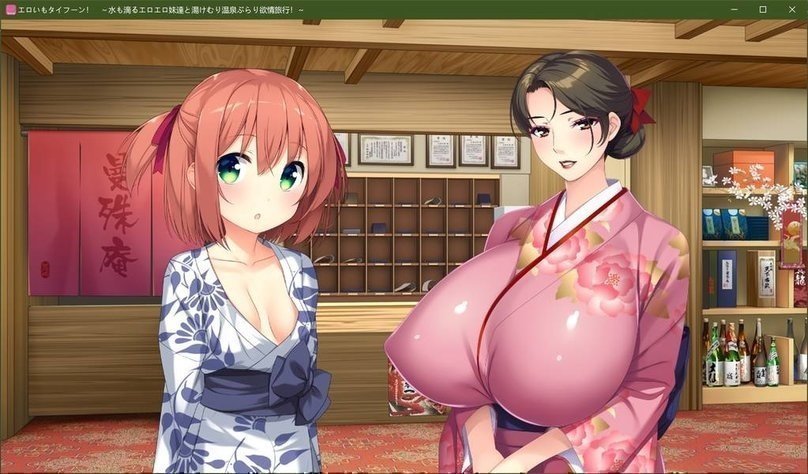The width and height of the screenshot is (808, 474).
Task: Close the game window
Action: coord(791,9)
